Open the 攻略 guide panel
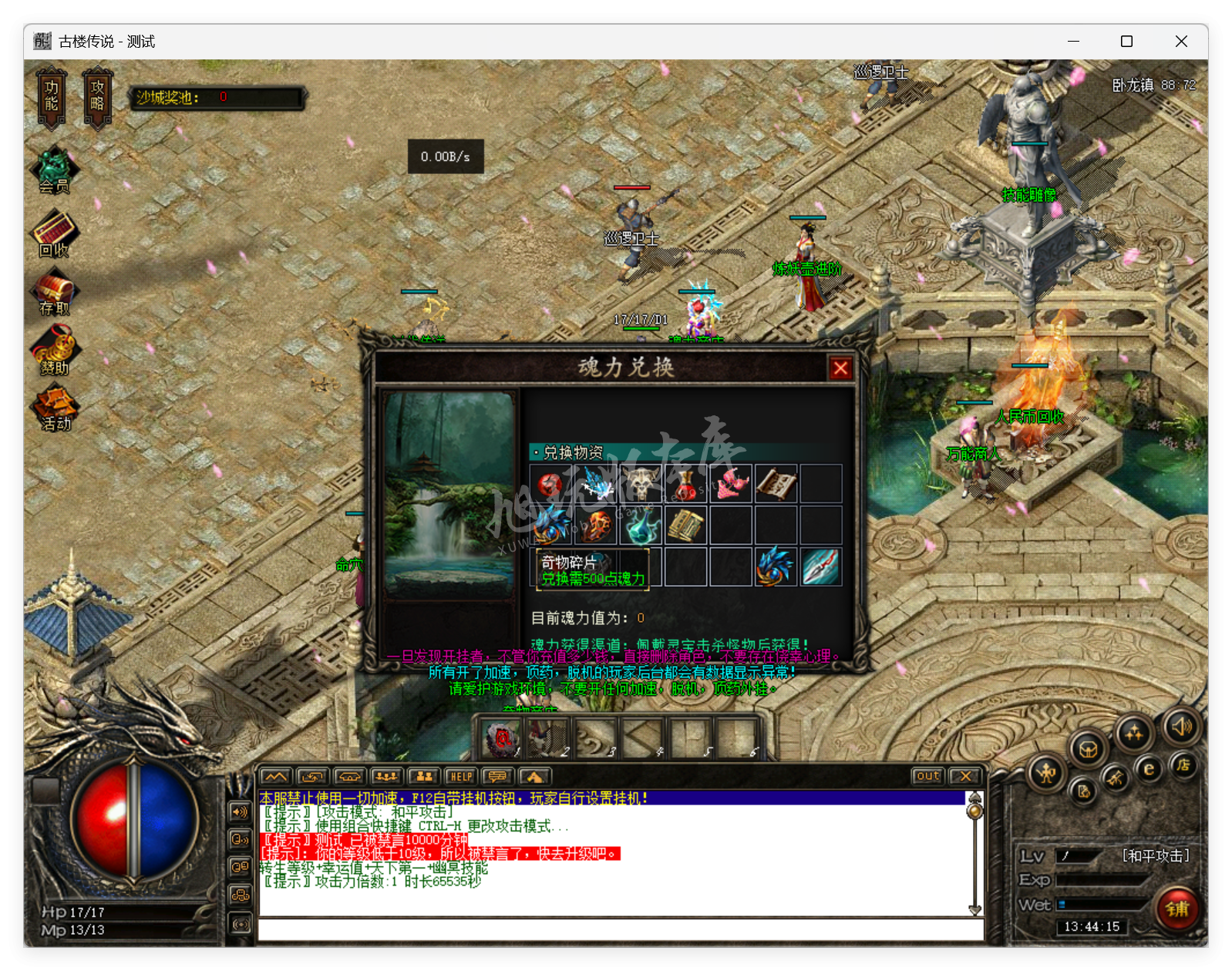1232x971 pixels. click(97, 96)
